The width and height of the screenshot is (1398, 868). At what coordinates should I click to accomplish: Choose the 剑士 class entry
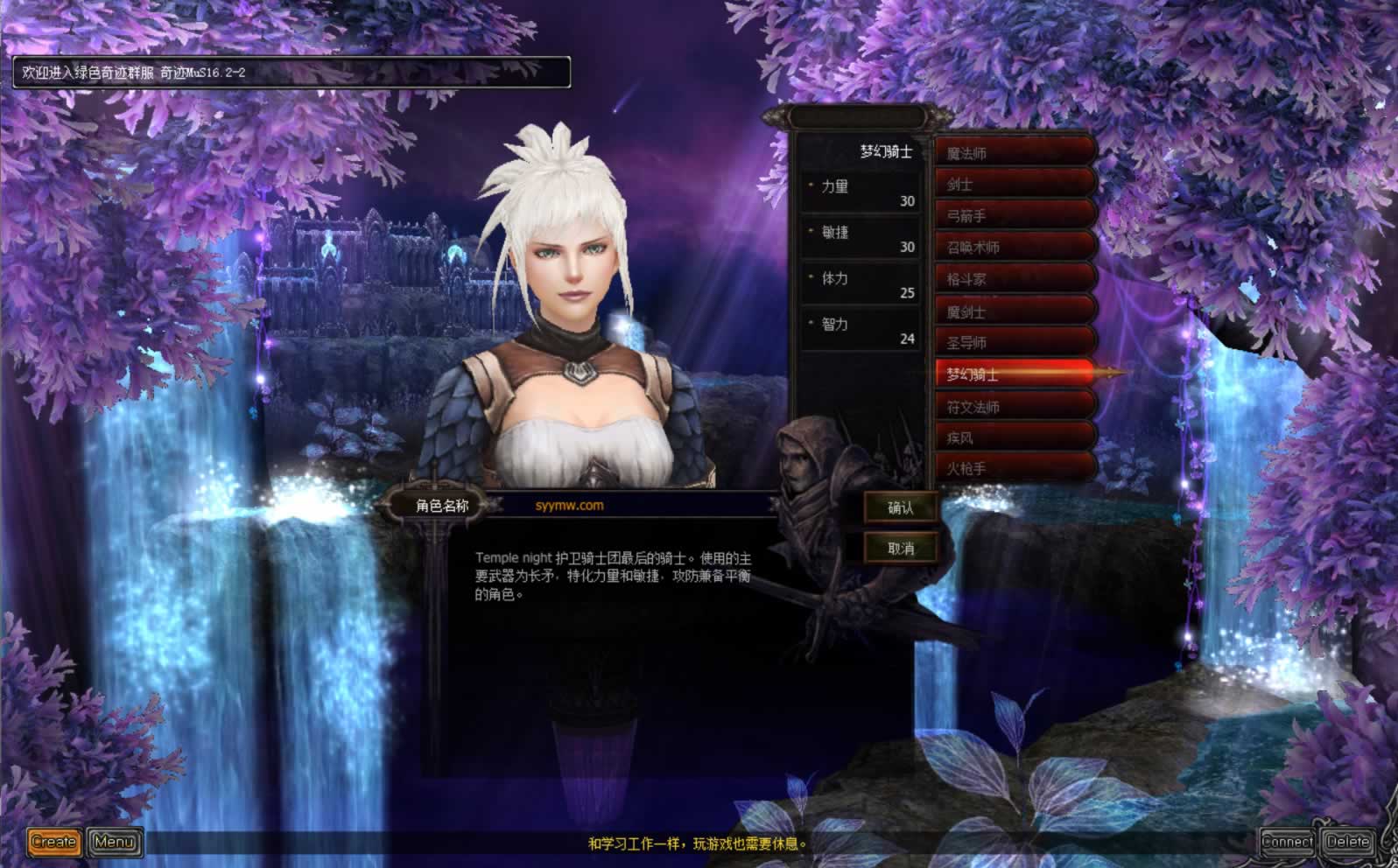1014,185
